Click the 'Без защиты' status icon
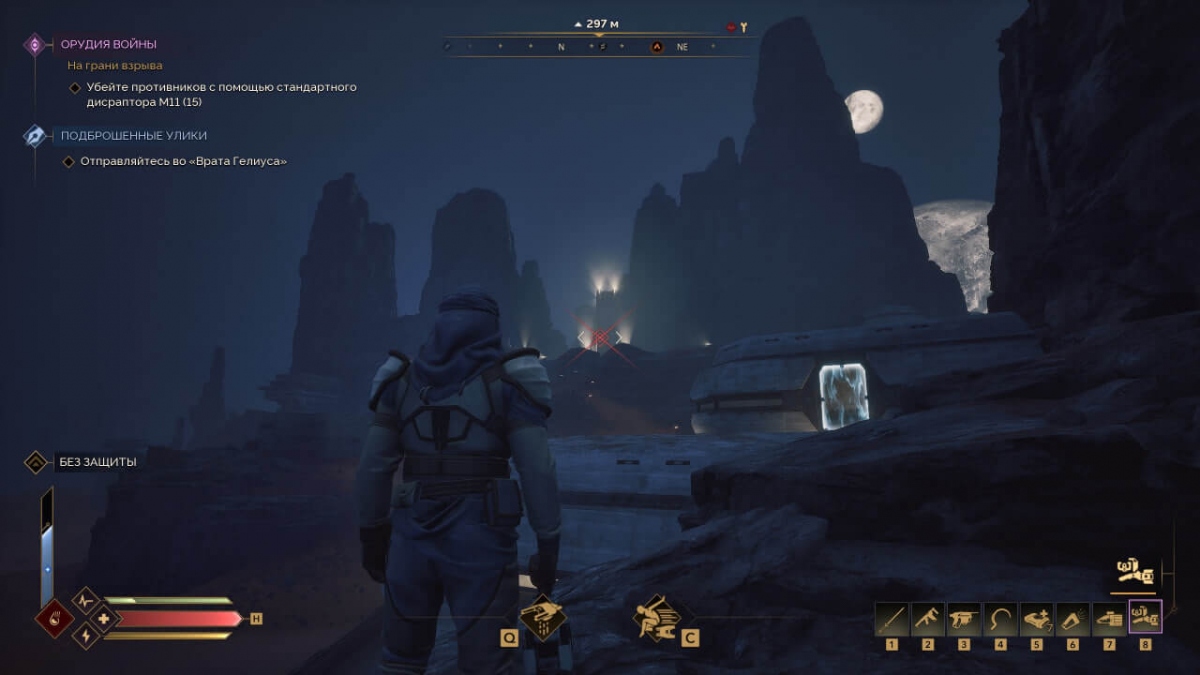Image resolution: width=1200 pixels, height=675 pixels. tap(36, 462)
